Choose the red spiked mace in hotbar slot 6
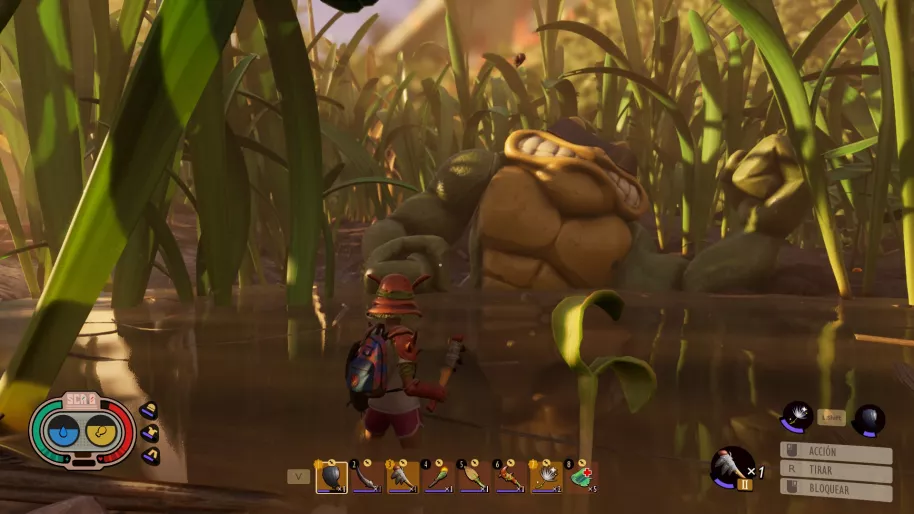This screenshot has height=514, width=914. tap(510, 477)
